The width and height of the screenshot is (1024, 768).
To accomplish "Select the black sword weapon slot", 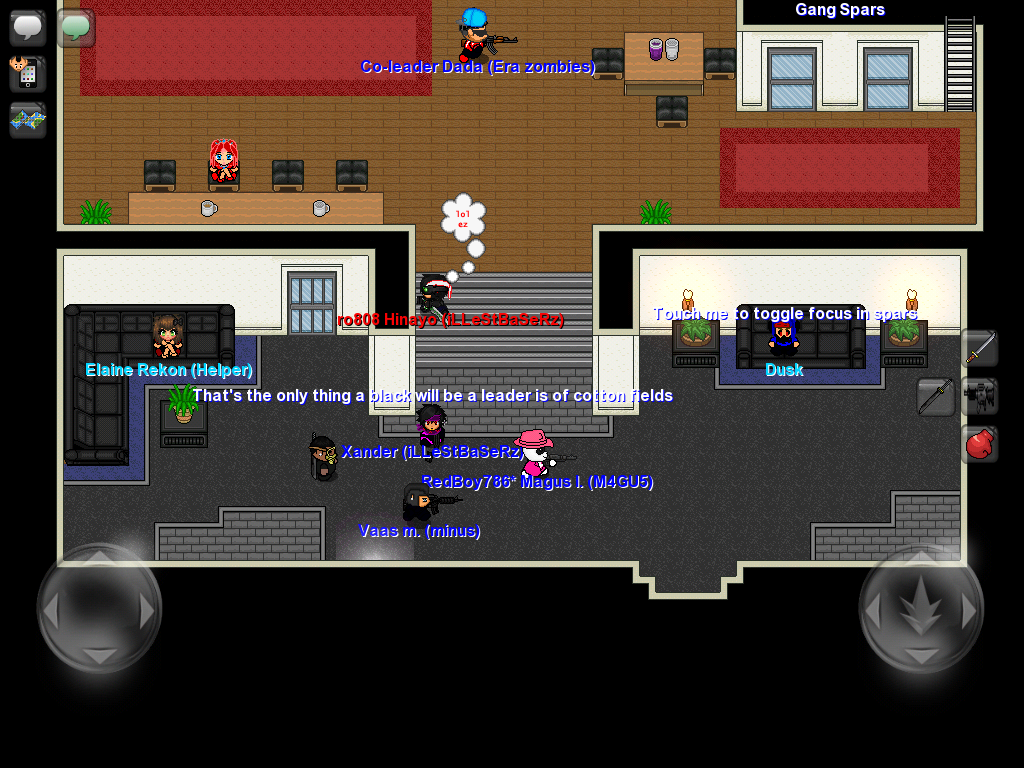I will tap(936, 396).
